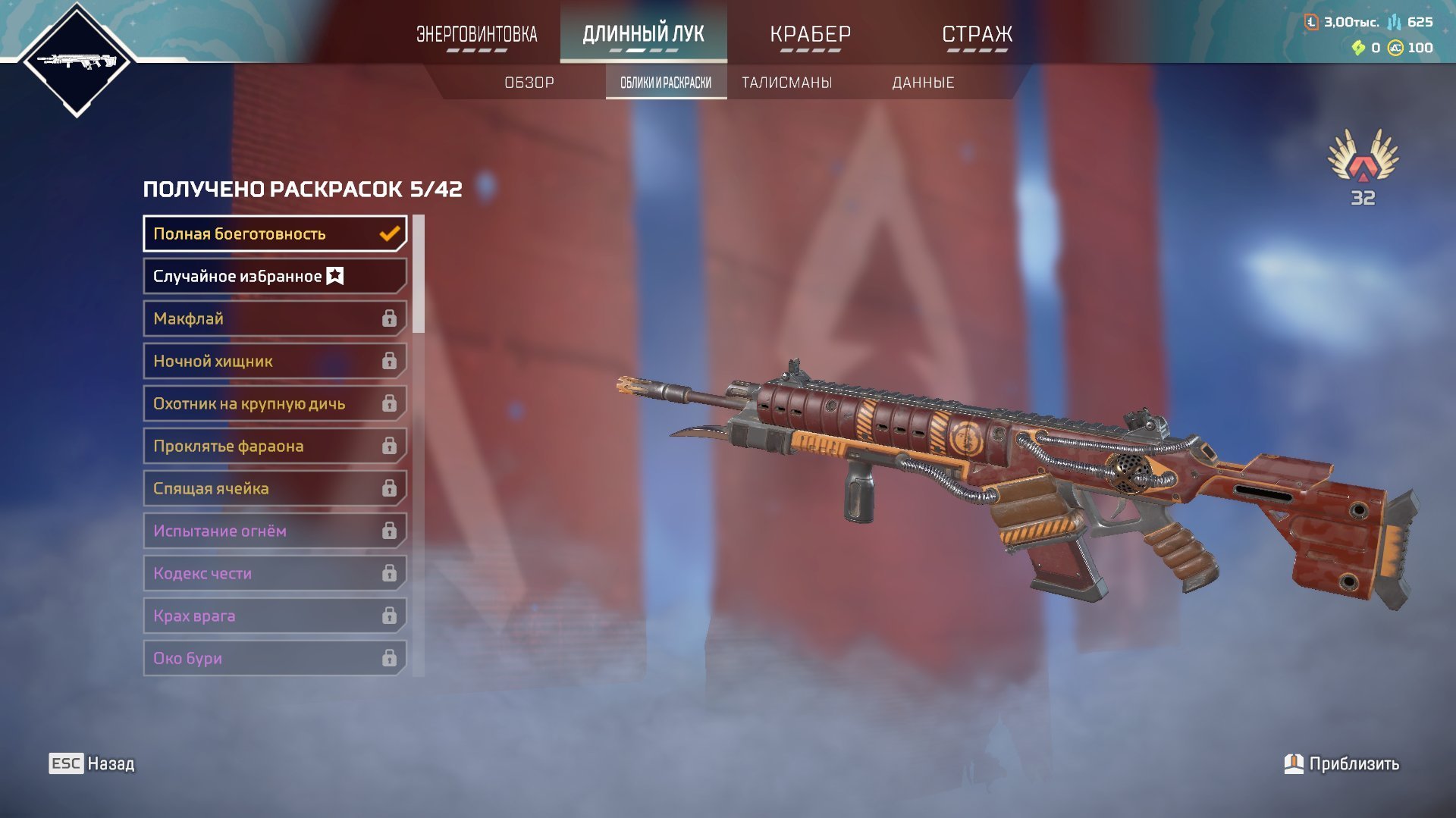Preview the Кодекс чести skin

(275, 573)
